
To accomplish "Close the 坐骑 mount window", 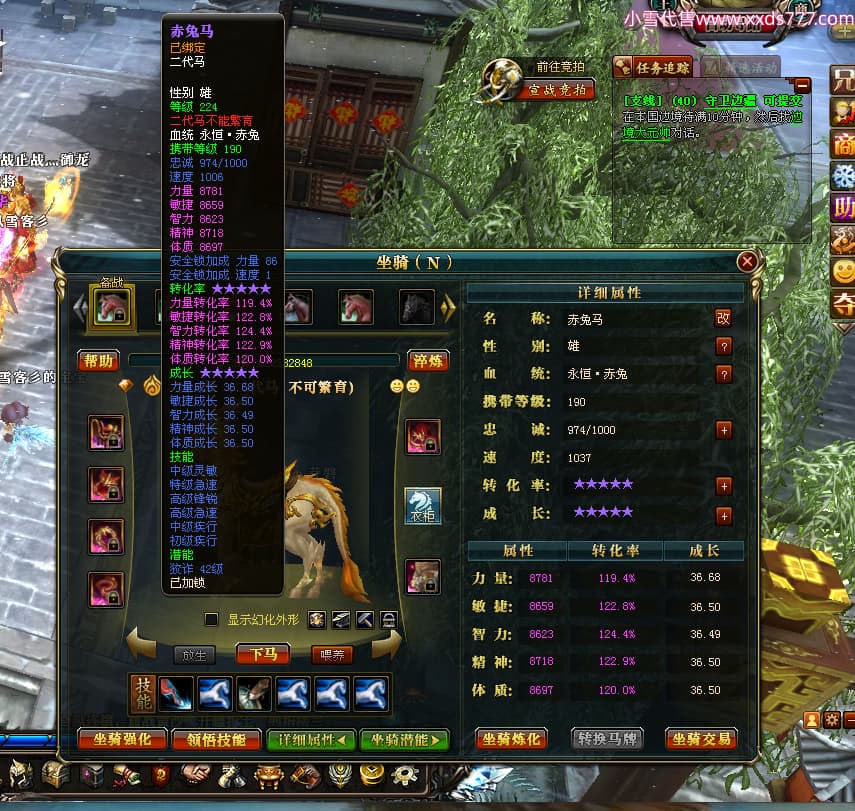I will click(x=746, y=262).
